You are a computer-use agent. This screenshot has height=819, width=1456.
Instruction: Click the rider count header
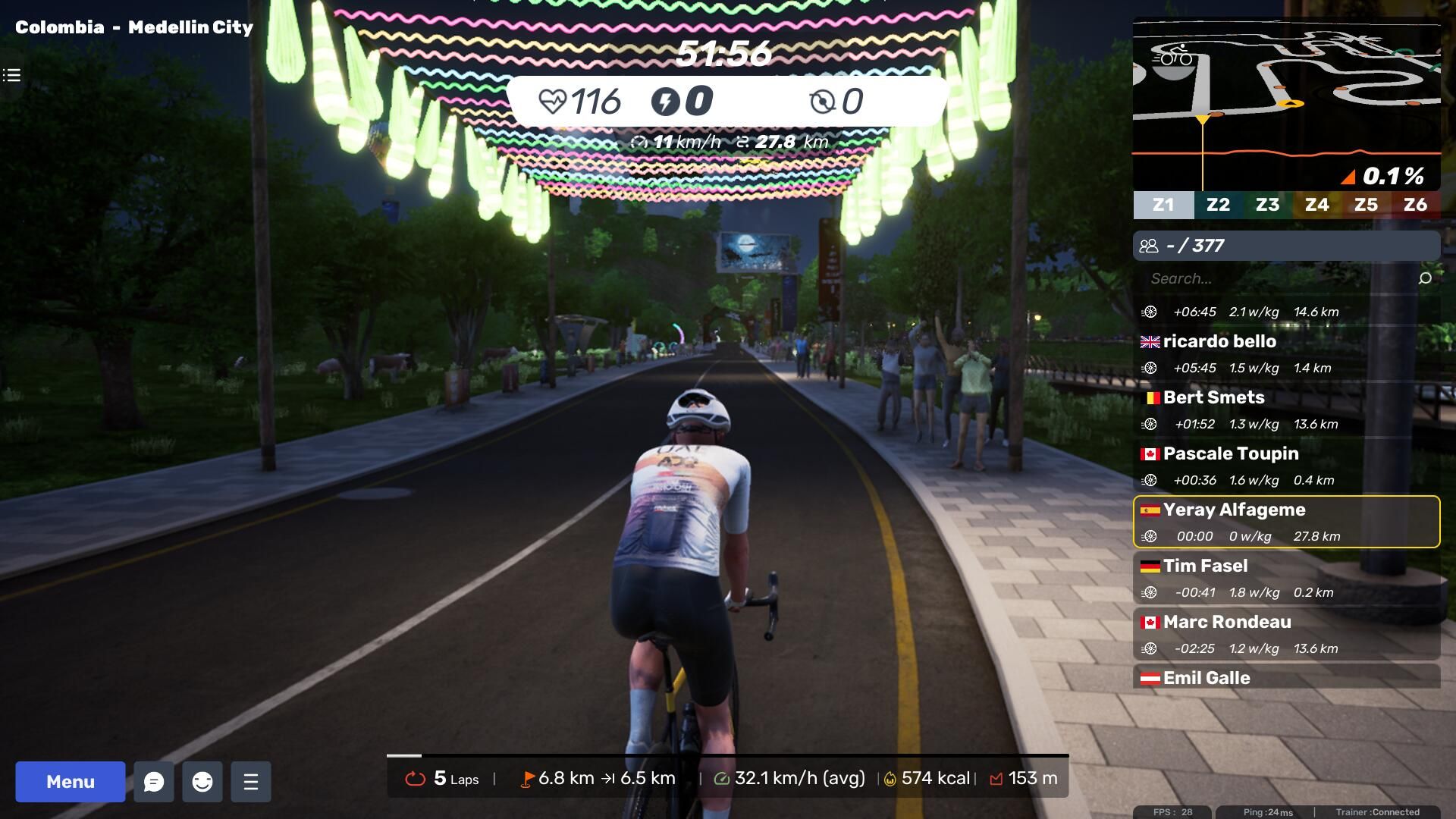(x=1286, y=246)
